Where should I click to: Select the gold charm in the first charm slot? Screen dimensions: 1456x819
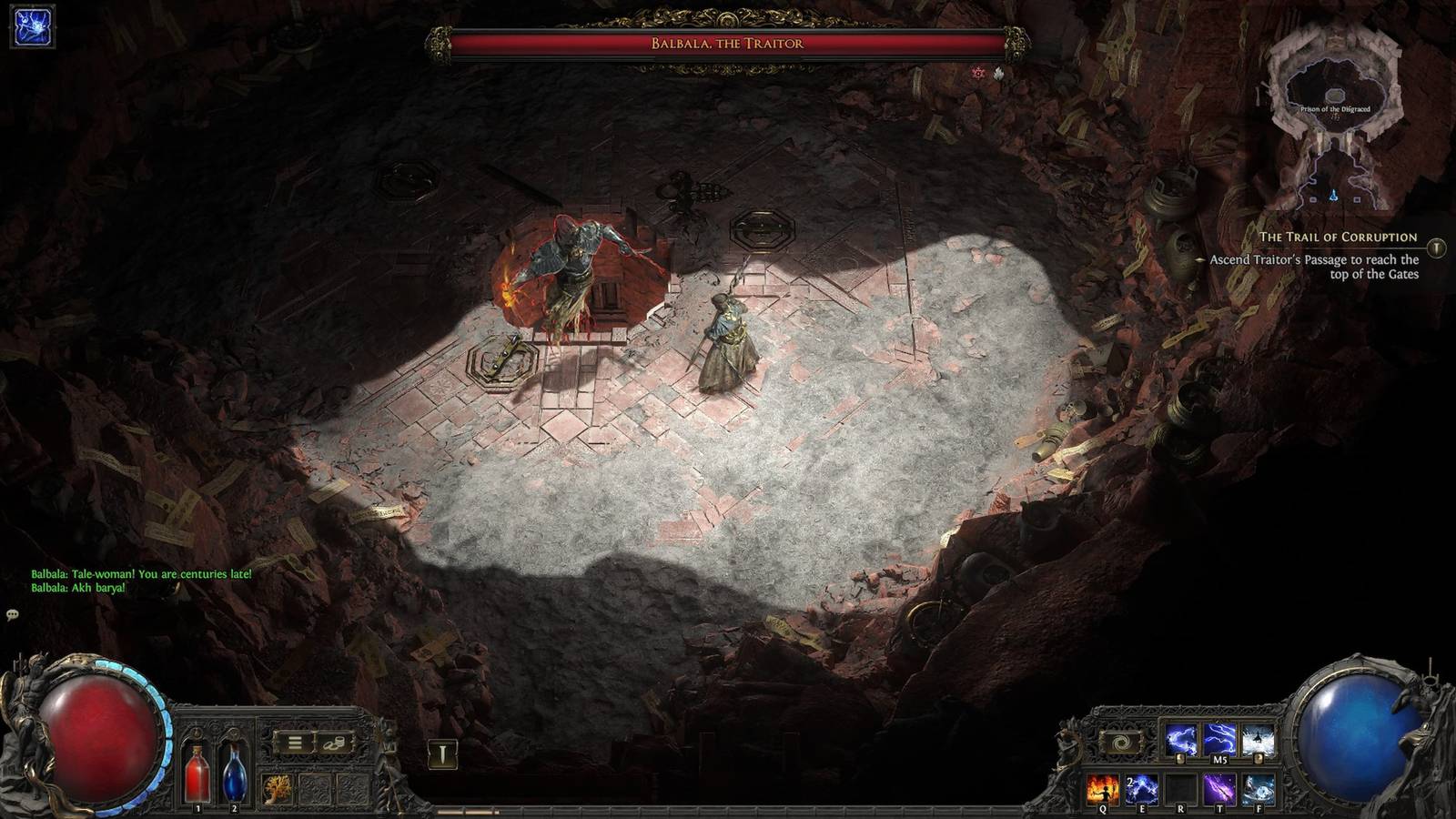pyautogui.click(x=277, y=788)
